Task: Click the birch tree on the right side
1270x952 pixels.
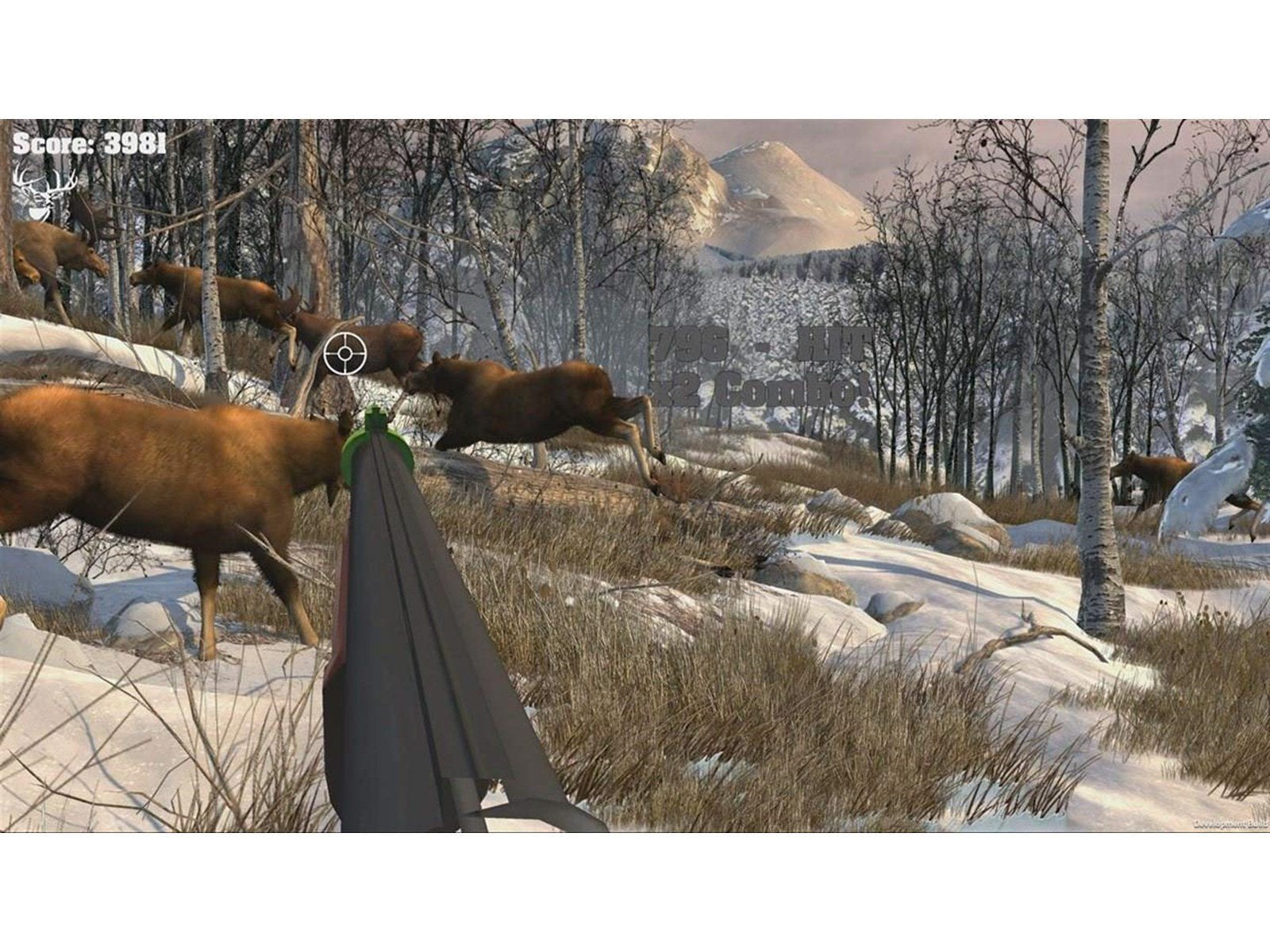Action: tap(1099, 476)
